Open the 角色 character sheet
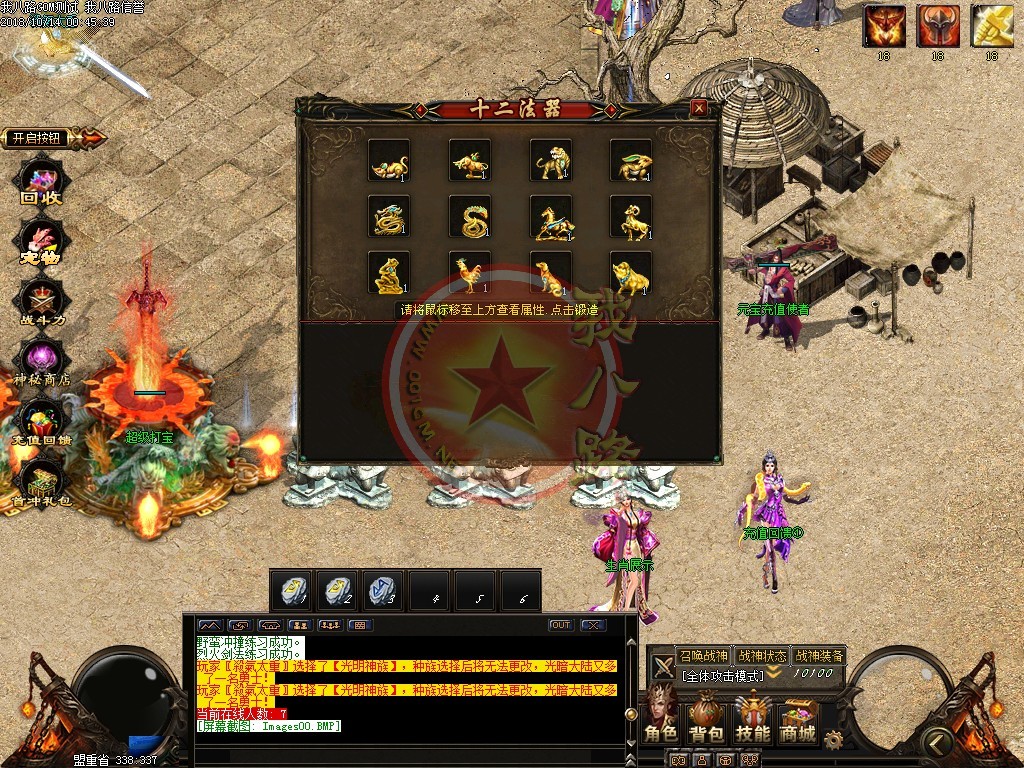This screenshot has height=768, width=1024. coord(661,717)
